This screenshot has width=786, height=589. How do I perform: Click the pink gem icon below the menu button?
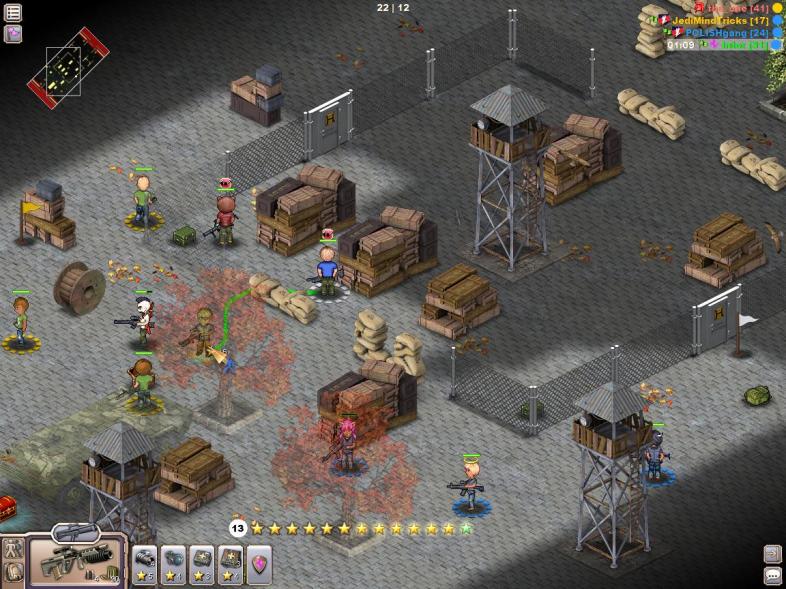pyautogui.click(x=13, y=34)
